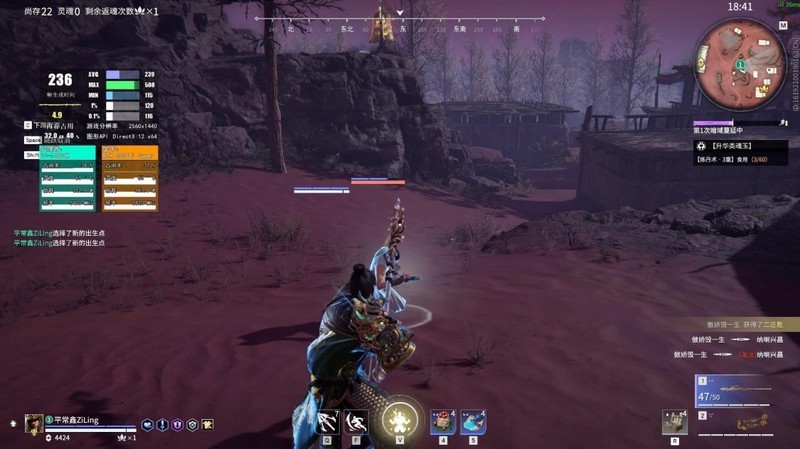Screen dimensions: 800x449
Task: Trigger the glowing V ultimate ability
Action: [x=400, y=420]
